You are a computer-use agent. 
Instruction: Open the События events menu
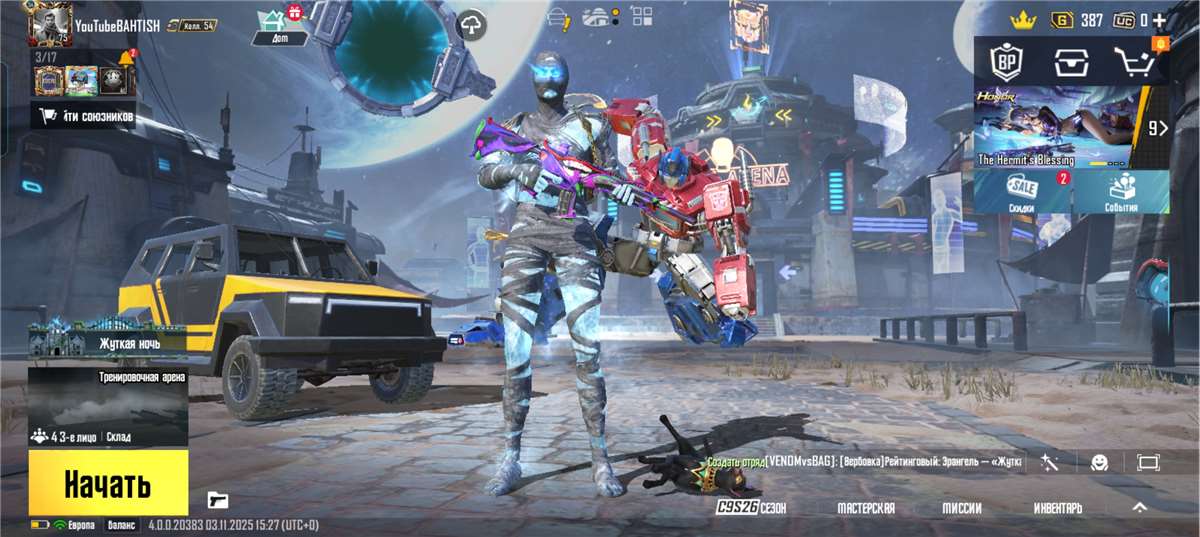pyautogui.click(x=1121, y=192)
